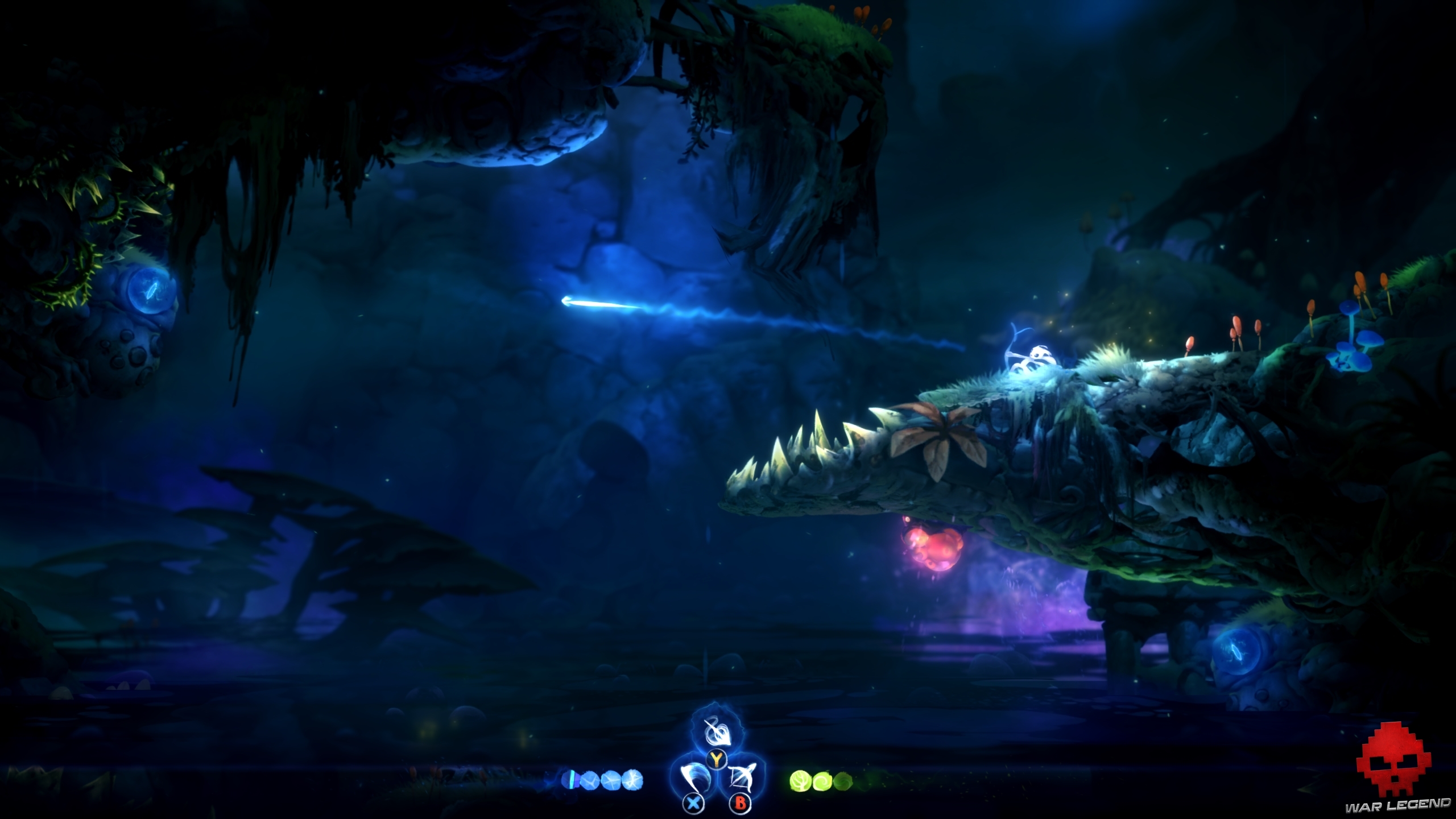Open the ability wheel center
The height and width of the screenshot is (819, 1456).
(x=717, y=767)
